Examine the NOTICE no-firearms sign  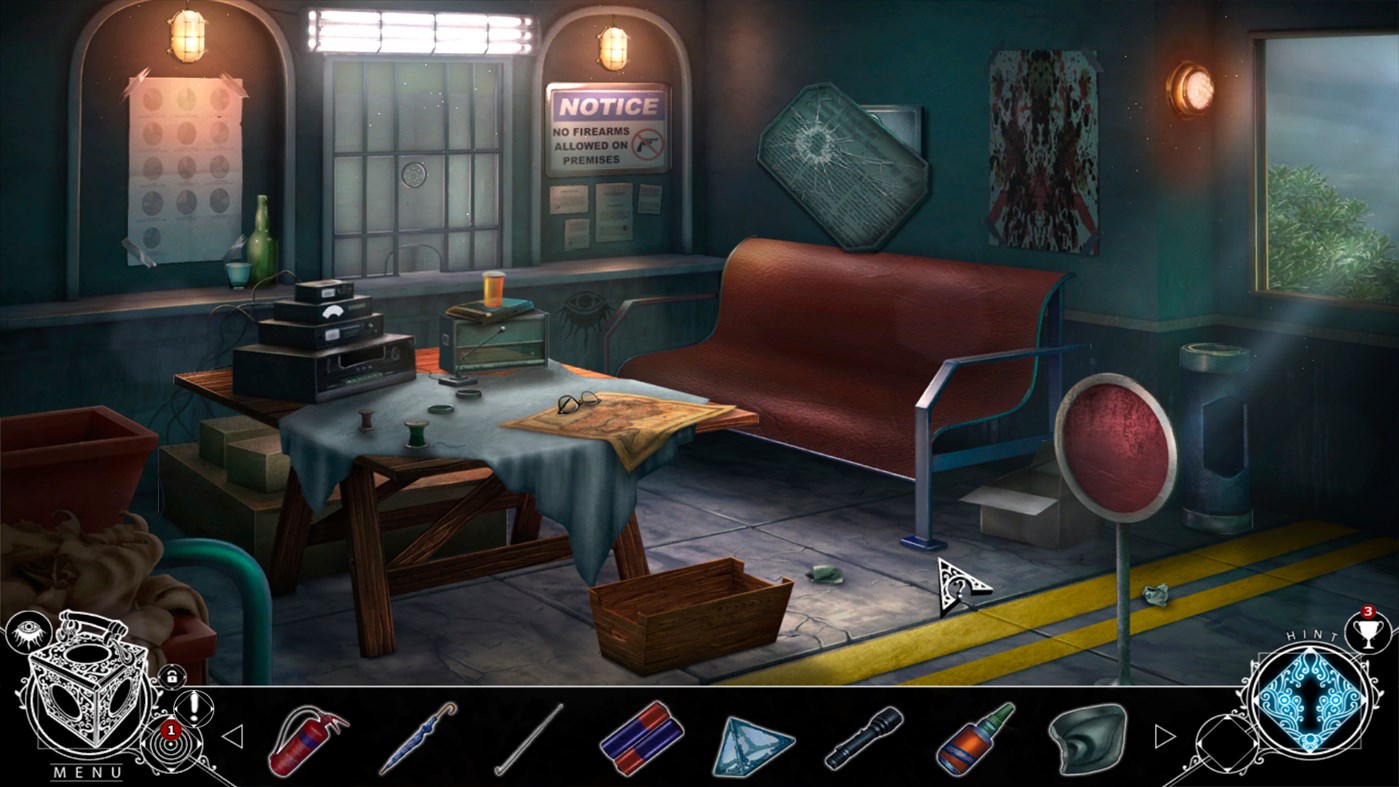pos(606,128)
